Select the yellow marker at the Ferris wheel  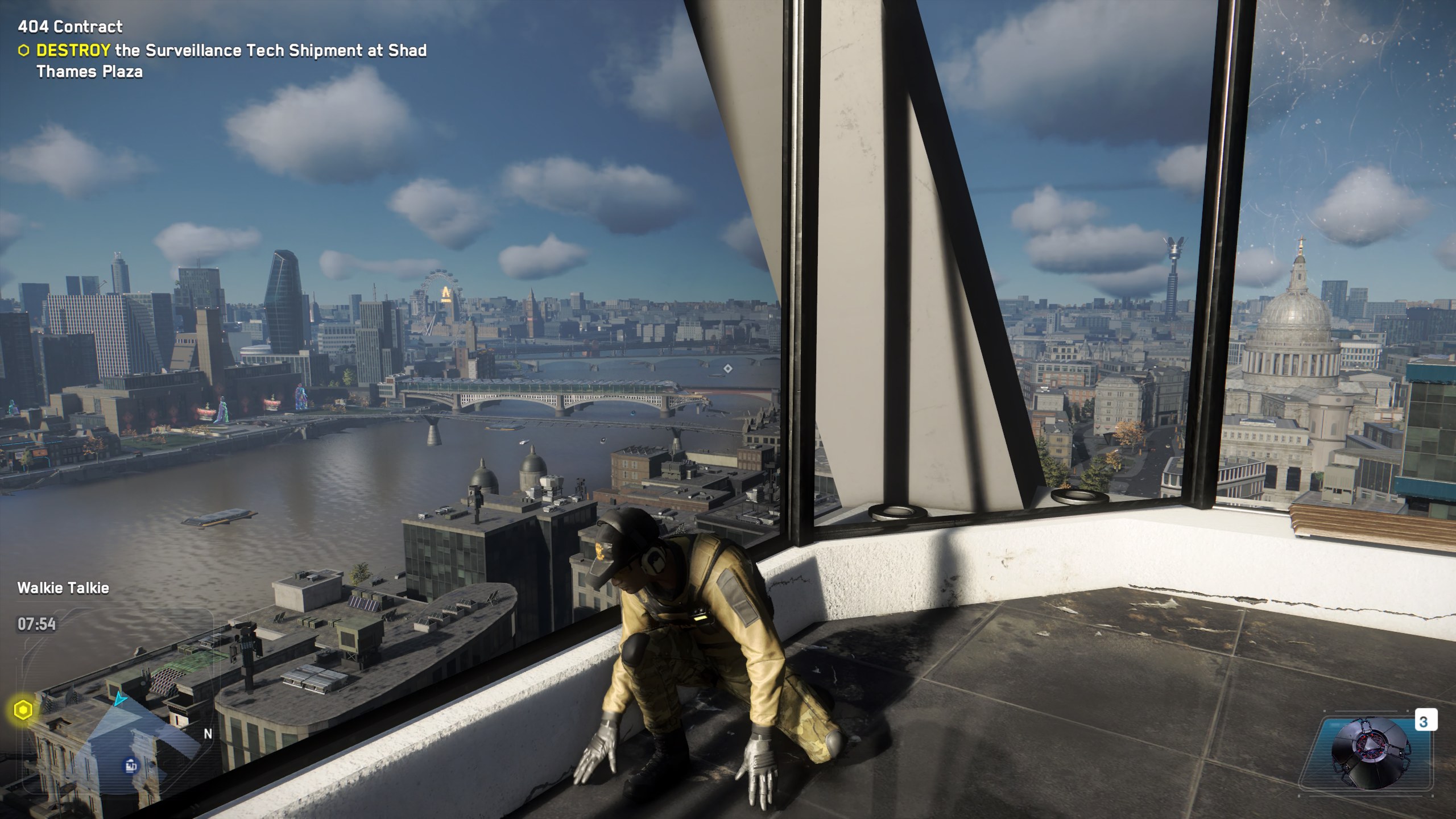(445, 293)
